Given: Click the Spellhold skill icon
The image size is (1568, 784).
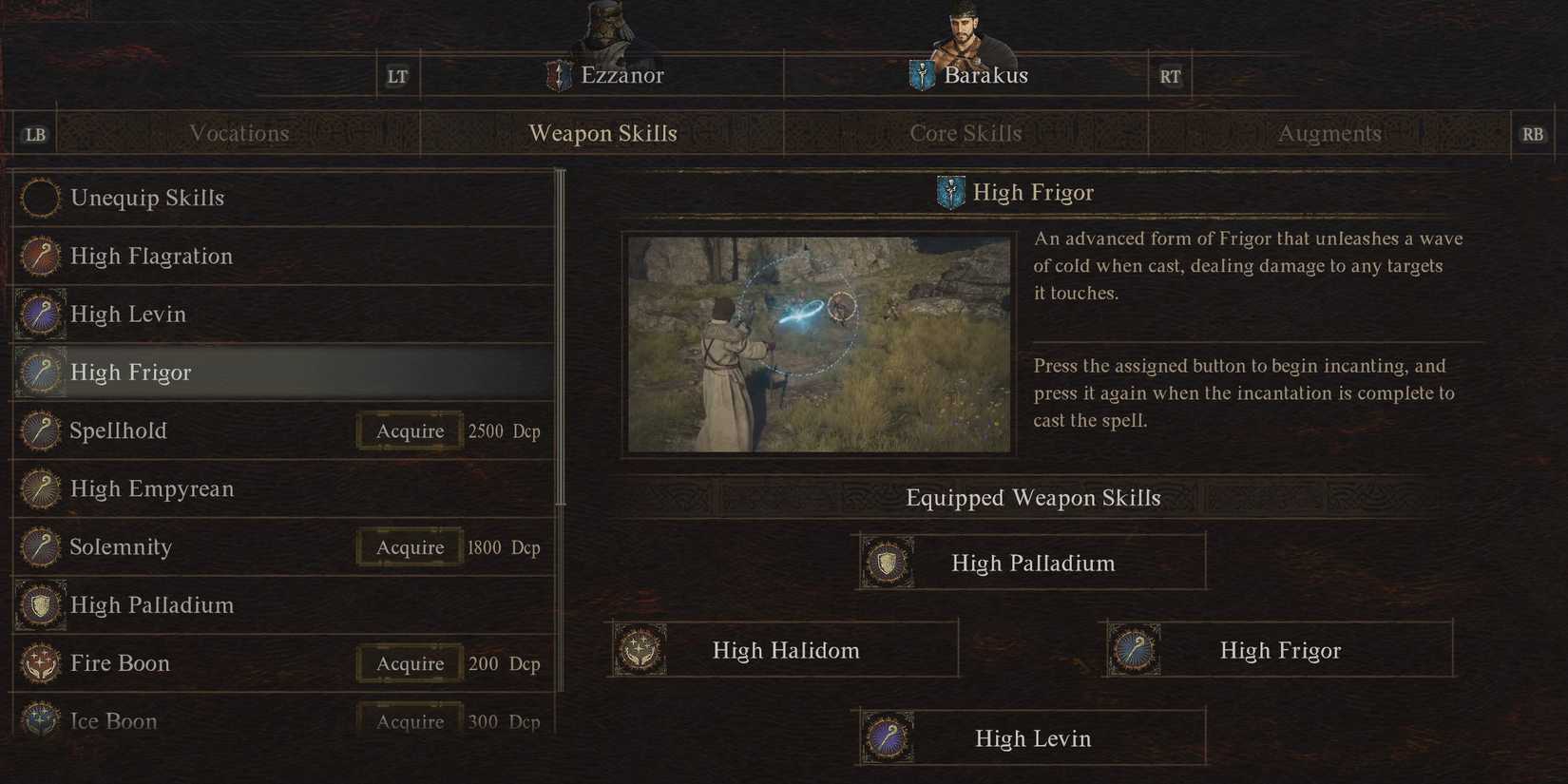Looking at the screenshot, I should [x=40, y=430].
